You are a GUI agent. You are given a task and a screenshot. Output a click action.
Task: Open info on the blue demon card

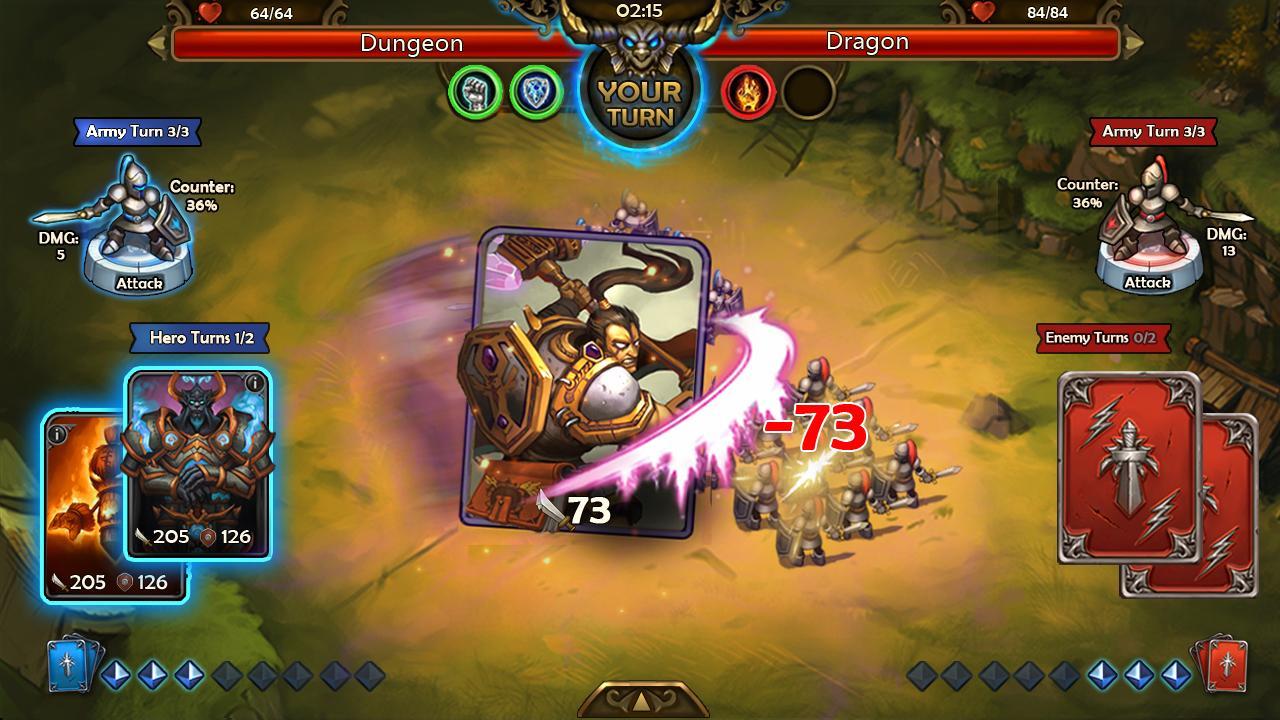point(254,383)
